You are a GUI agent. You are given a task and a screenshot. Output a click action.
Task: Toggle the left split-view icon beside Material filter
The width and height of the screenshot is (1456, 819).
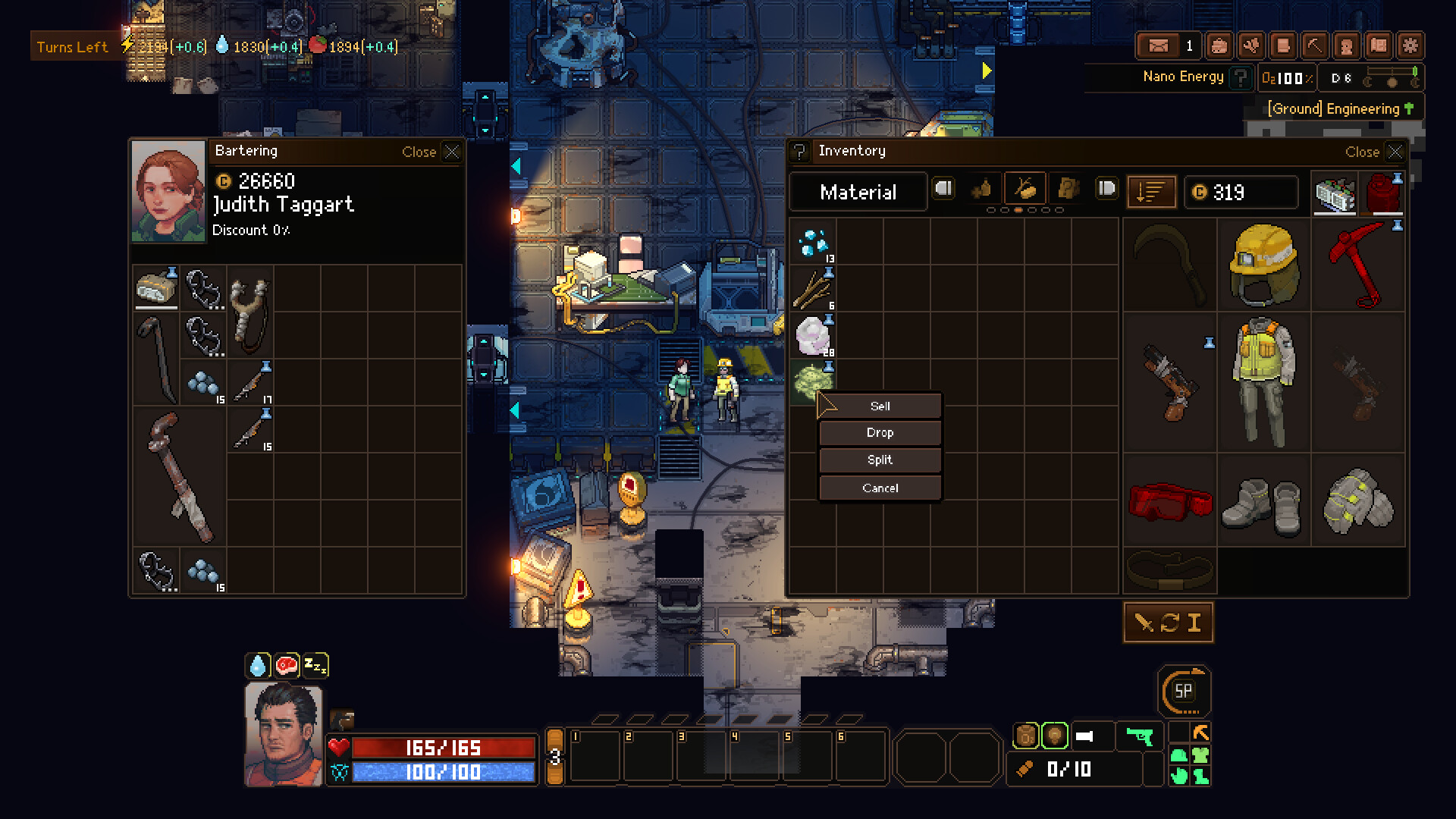[943, 189]
